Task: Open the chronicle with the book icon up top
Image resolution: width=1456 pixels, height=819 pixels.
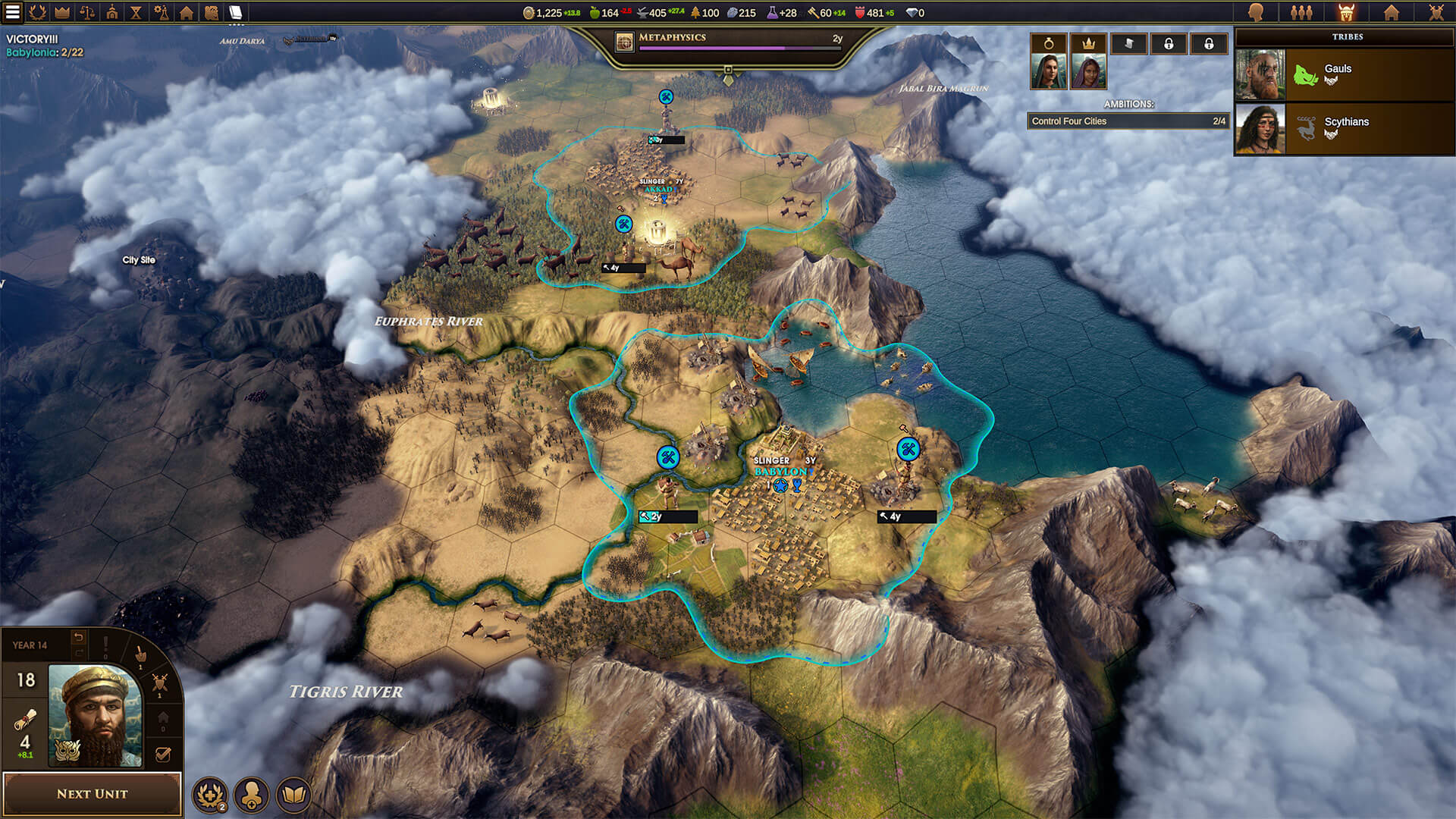Action: (237, 12)
